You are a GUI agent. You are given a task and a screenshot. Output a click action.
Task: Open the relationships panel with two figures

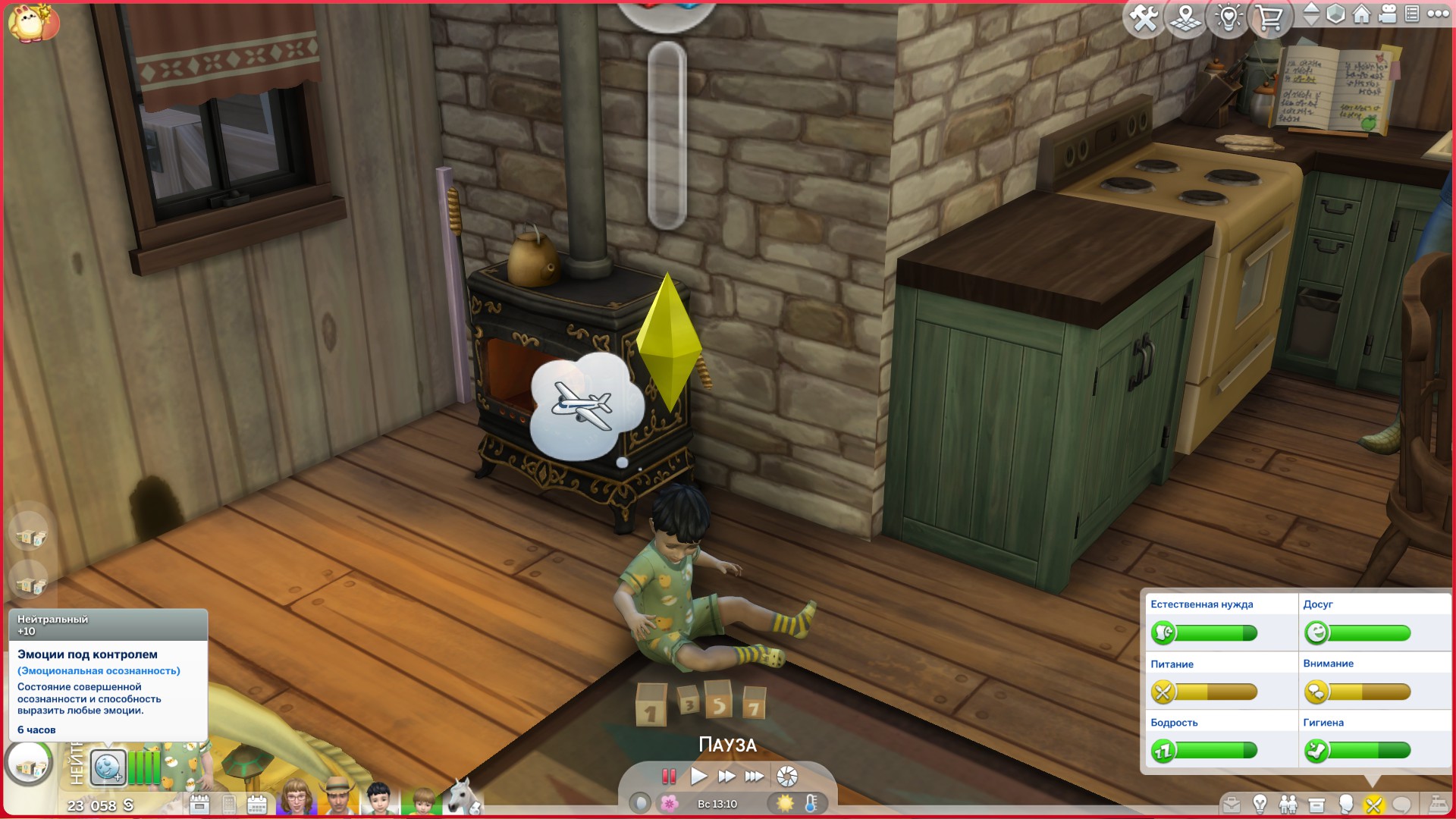(x=1288, y=804)
